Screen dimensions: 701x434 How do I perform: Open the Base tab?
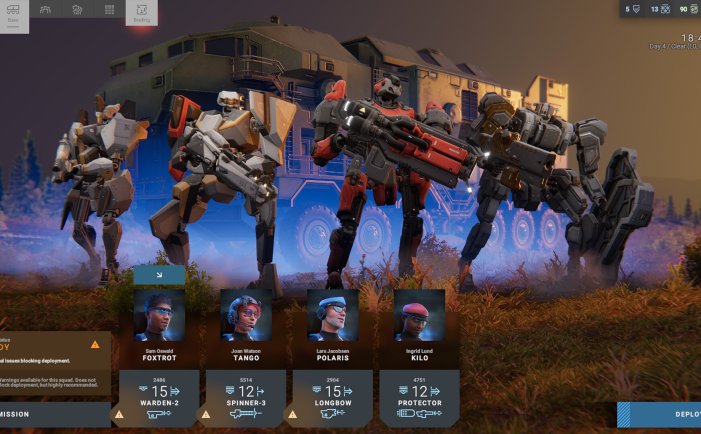pos(14,12)
